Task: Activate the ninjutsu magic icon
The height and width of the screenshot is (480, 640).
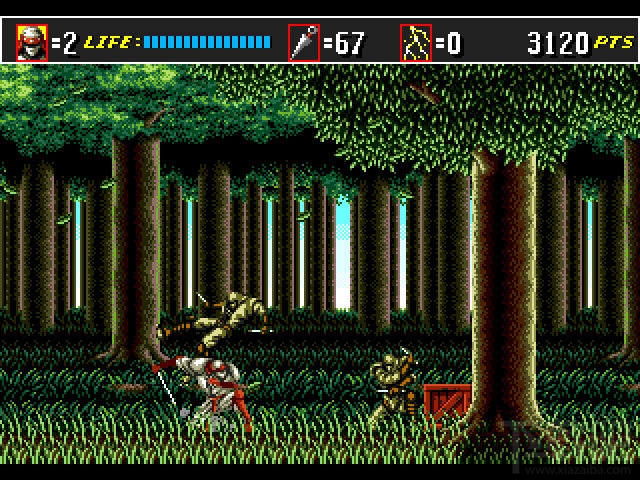Action: coord(415,43)
